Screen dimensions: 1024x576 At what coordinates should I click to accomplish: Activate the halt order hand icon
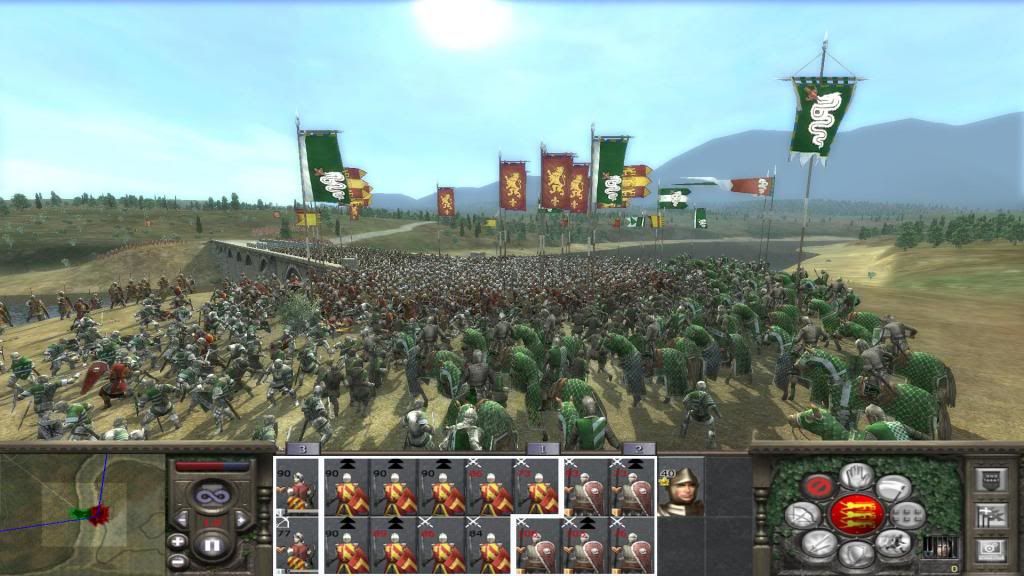[856, 476]
